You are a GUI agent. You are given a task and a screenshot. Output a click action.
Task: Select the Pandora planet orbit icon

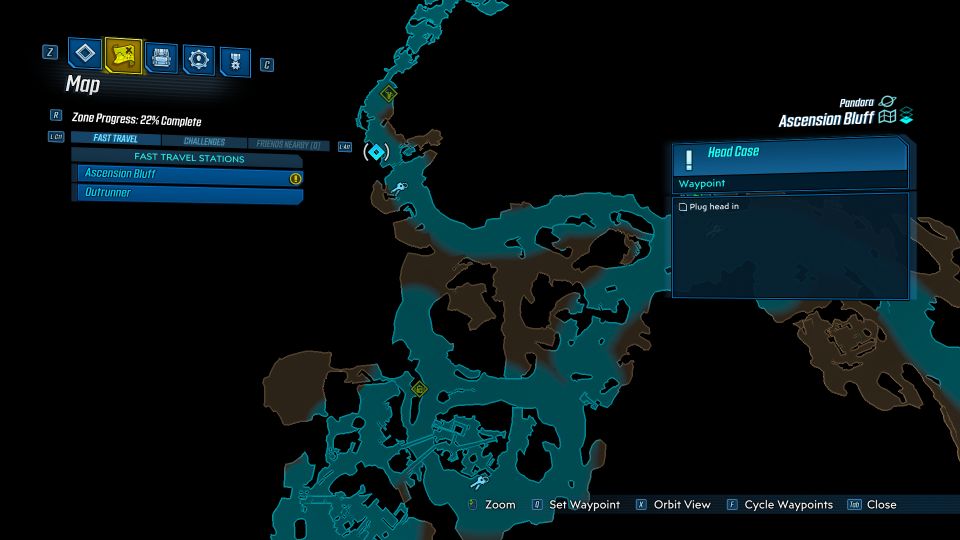(x=887, y=103)
